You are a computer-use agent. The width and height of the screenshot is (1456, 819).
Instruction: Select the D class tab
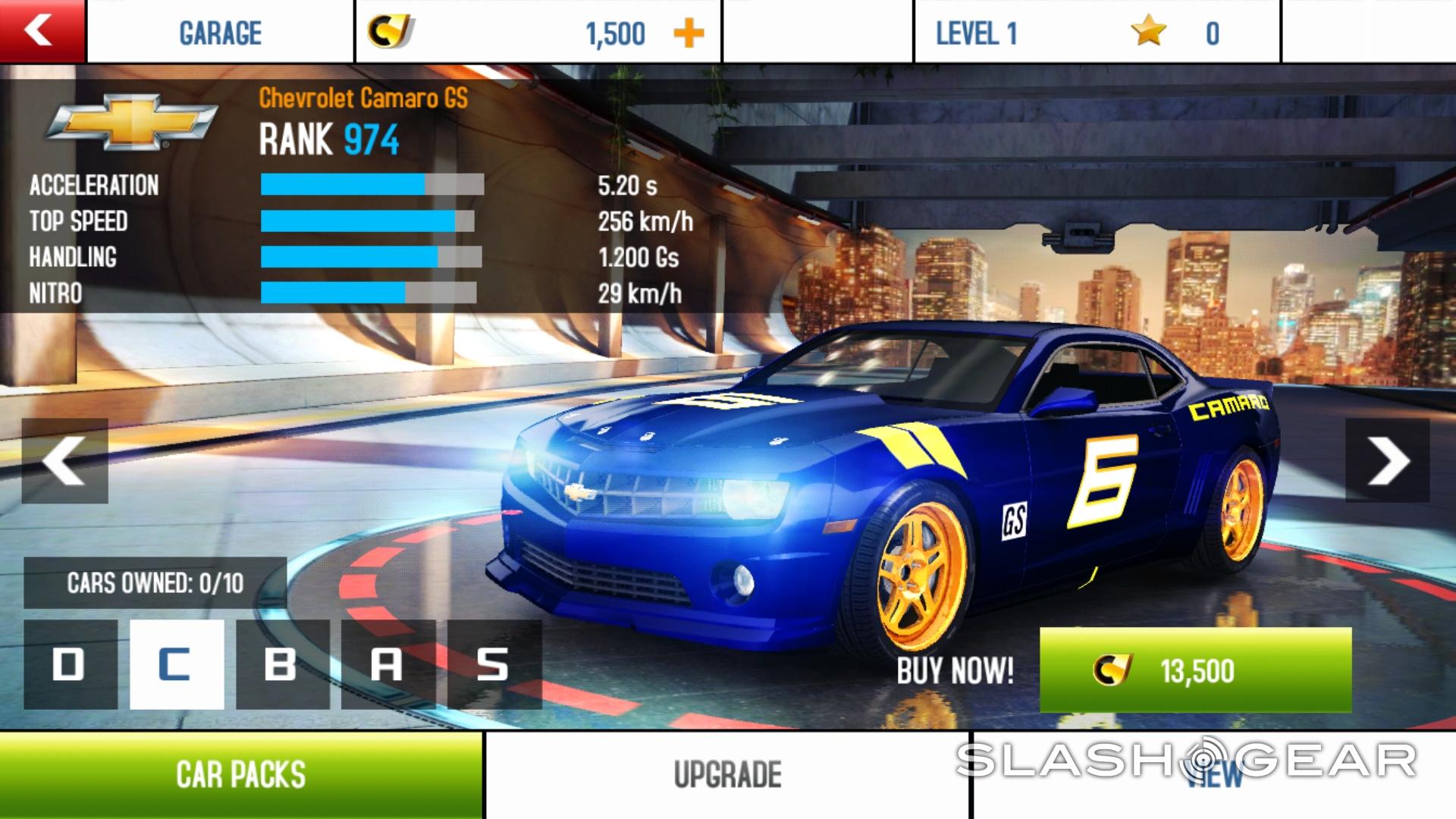coord(71,664)
